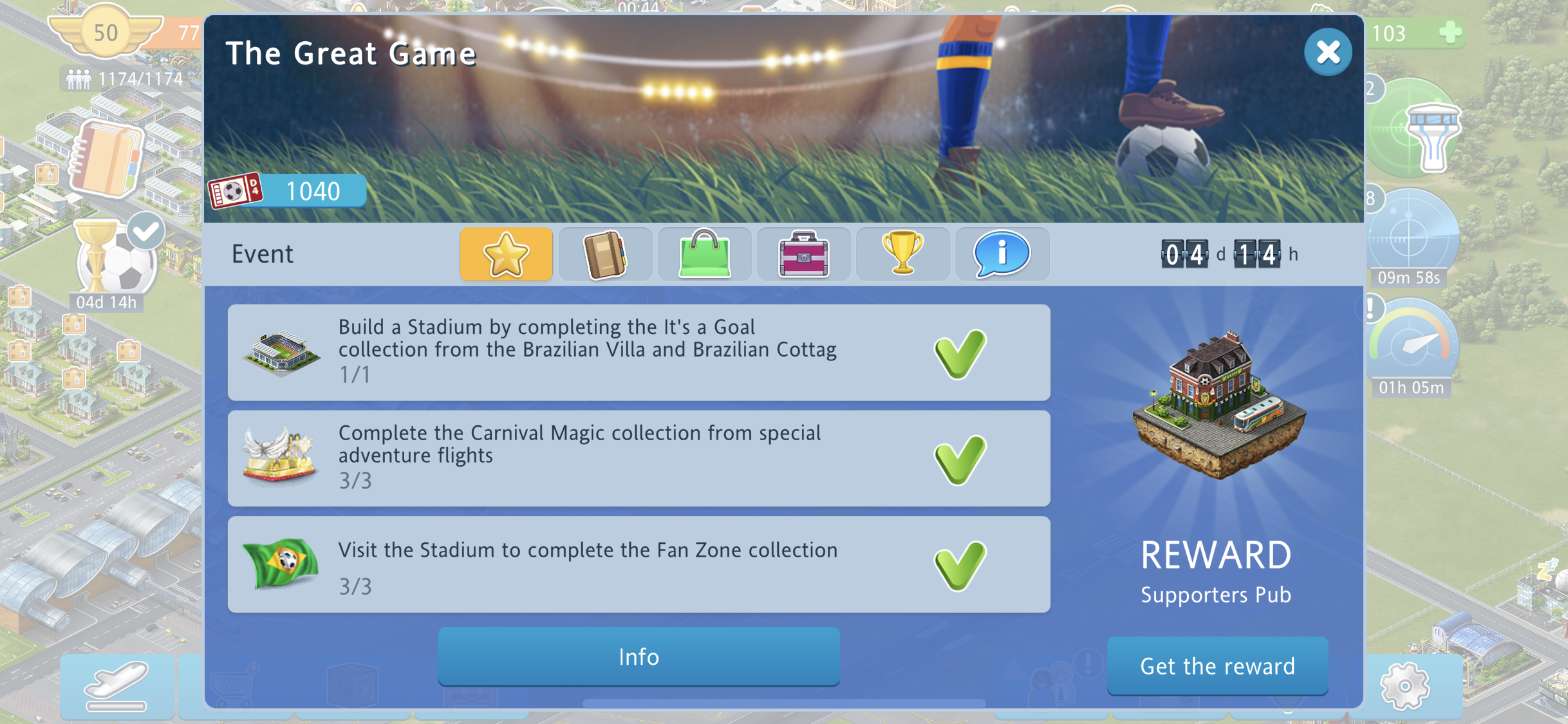Claim the Supporters Pub reward
This screenshot has height=724, width=1568.
click(x=1217, y=666)
